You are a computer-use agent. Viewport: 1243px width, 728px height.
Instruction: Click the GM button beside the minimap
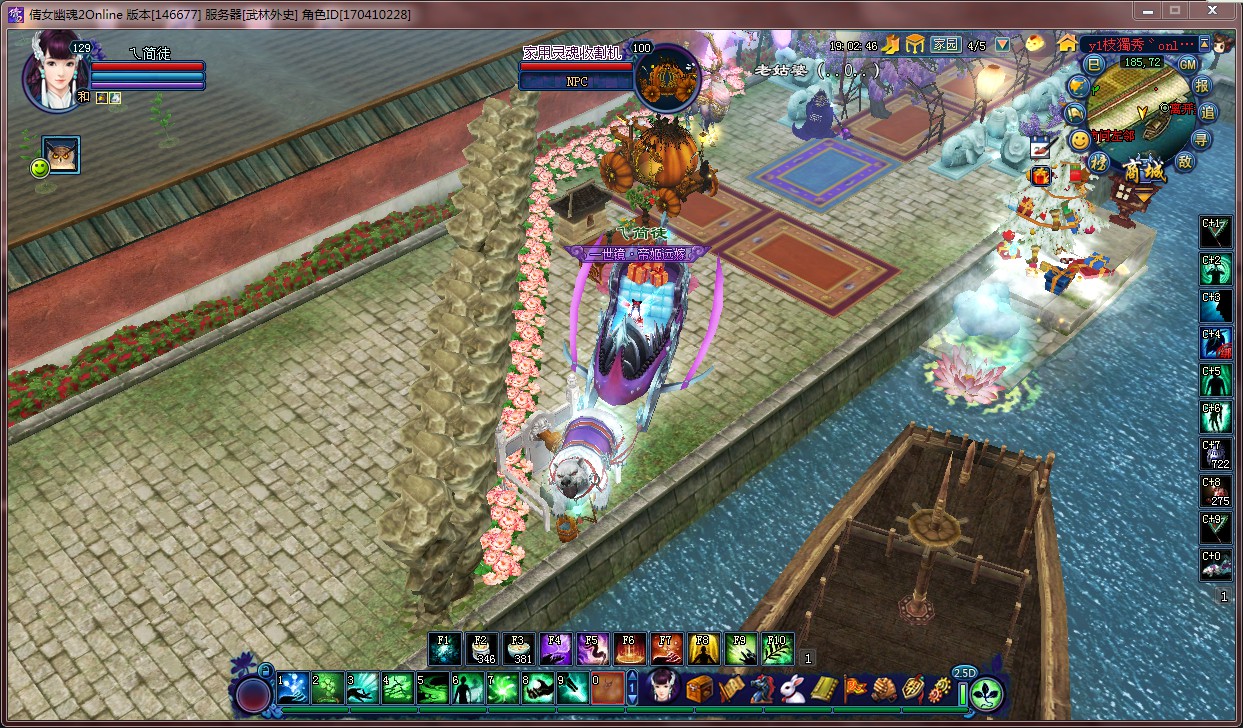pyautogui.click(x=1187, y=63)
